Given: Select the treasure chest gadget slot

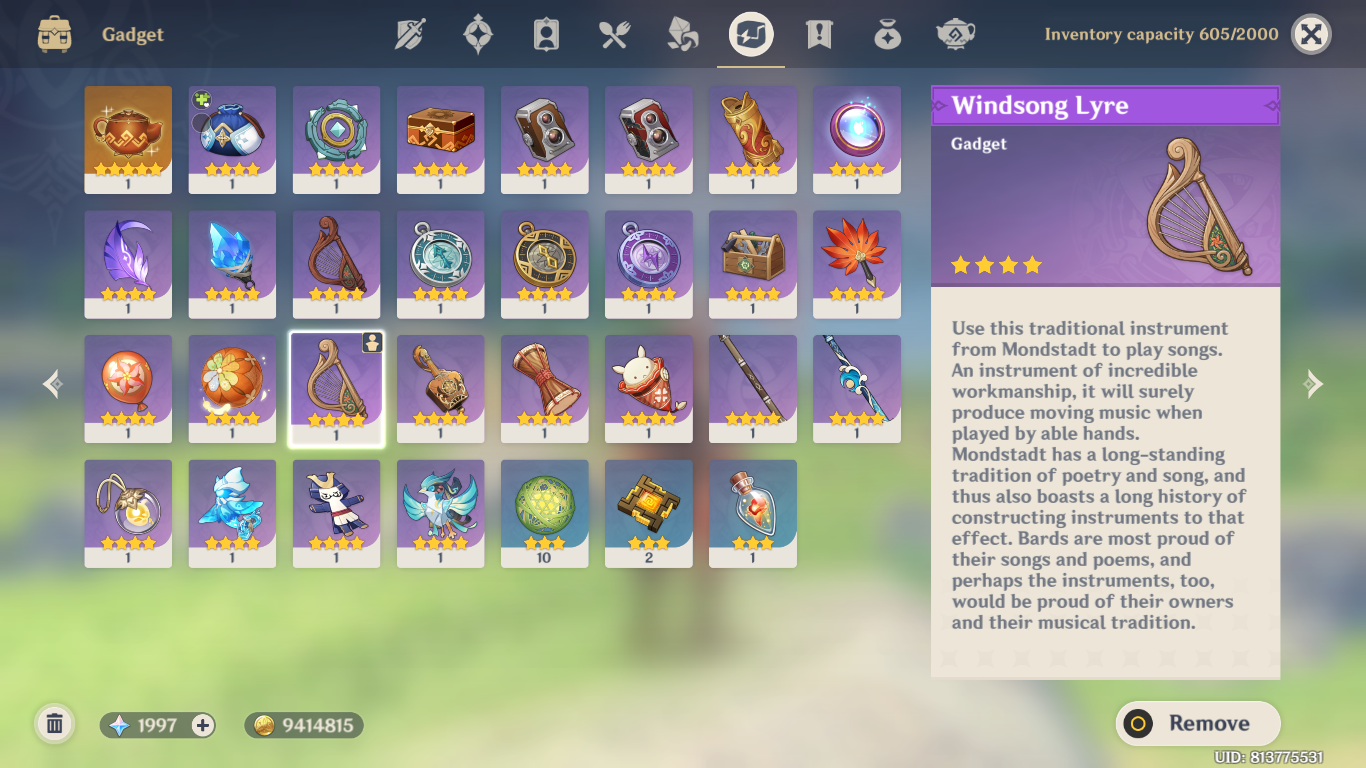Looking at the screenshot, I should pos(440,139).
